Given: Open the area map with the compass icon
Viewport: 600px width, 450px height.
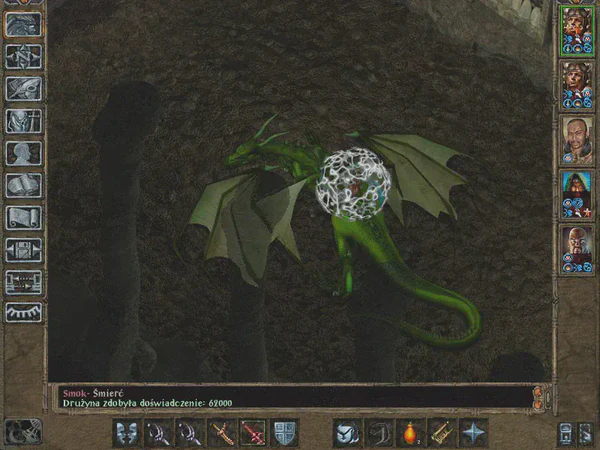Looking at the screenshot, I should [23, 57].
